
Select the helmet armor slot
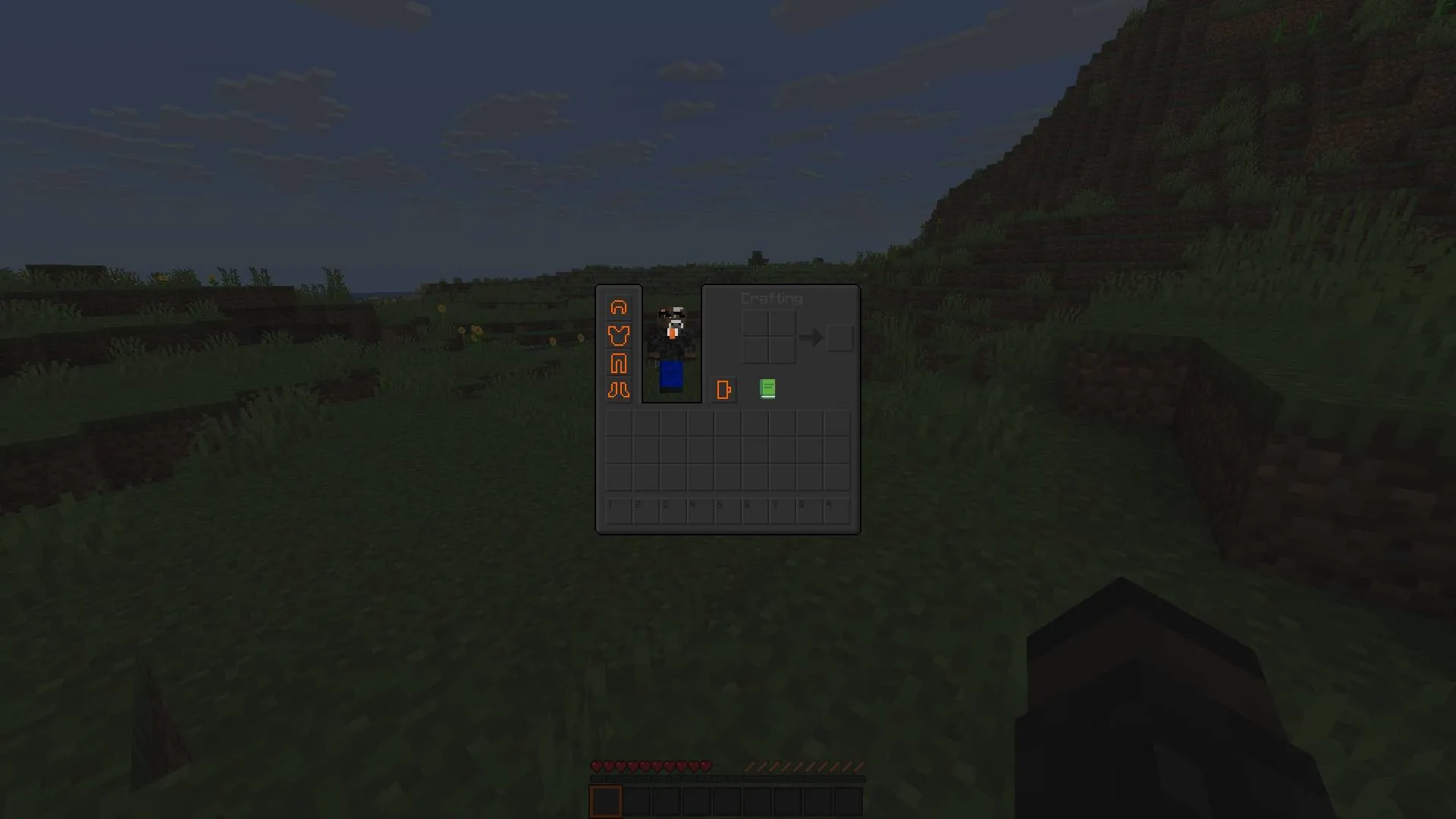(619, 307)
